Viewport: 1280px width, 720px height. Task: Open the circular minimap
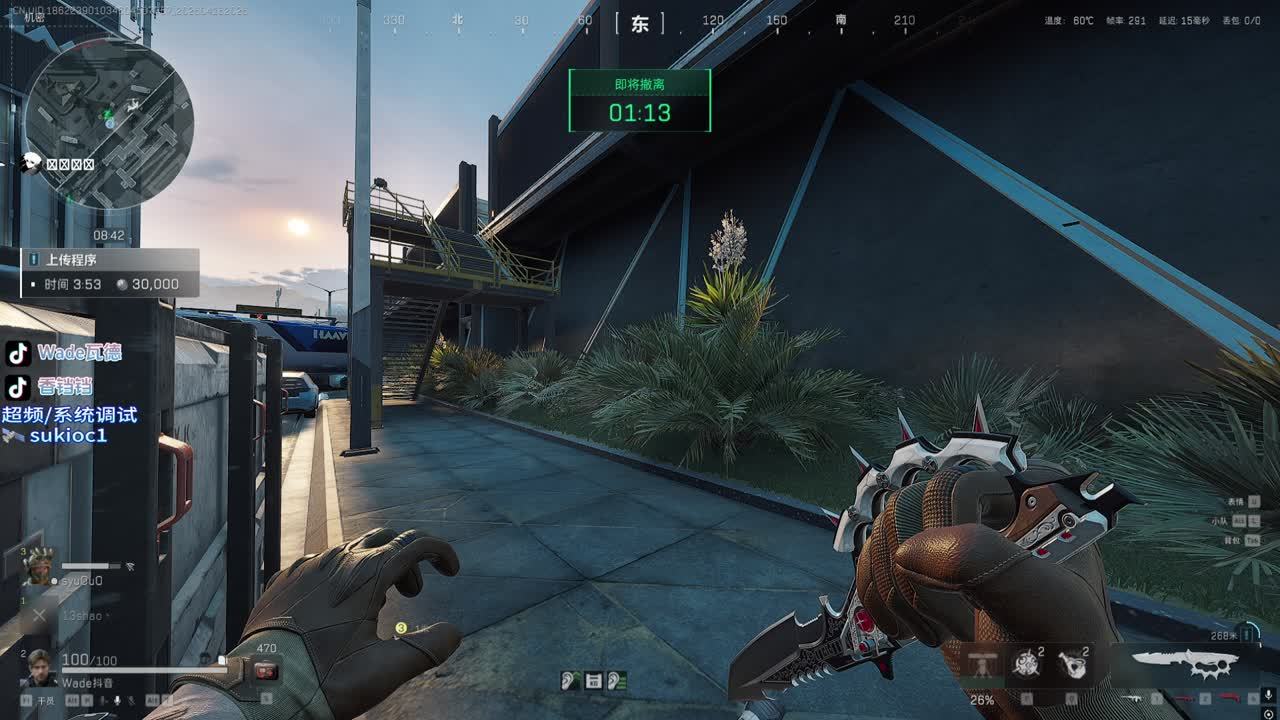tap(108, 123)
